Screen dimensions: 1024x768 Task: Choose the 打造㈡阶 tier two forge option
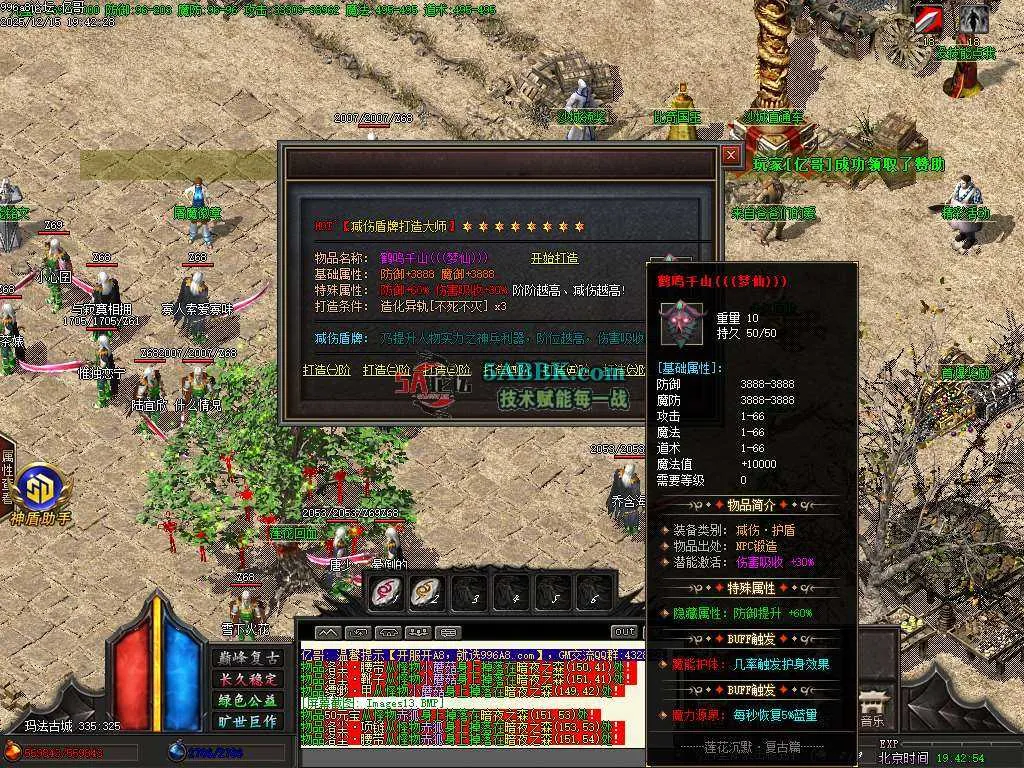click(x=386, y=370)
